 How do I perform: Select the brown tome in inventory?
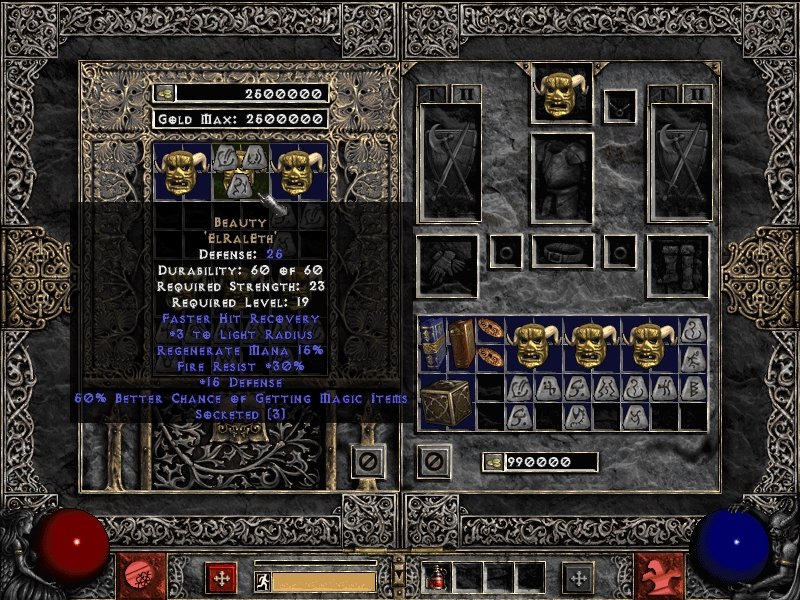point(461,345)
